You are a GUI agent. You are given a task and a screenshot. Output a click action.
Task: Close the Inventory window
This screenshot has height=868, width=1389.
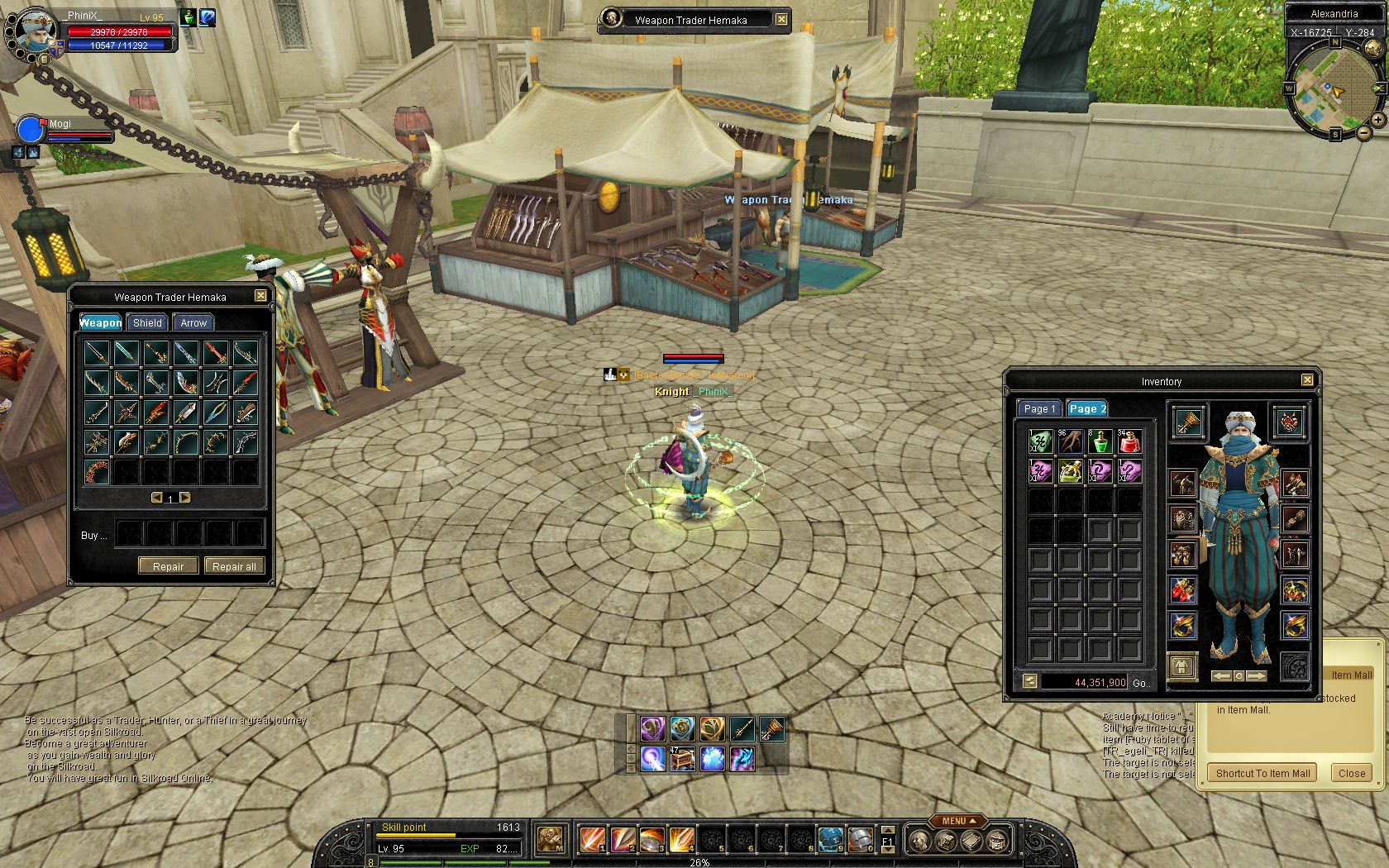point(1307,380)
